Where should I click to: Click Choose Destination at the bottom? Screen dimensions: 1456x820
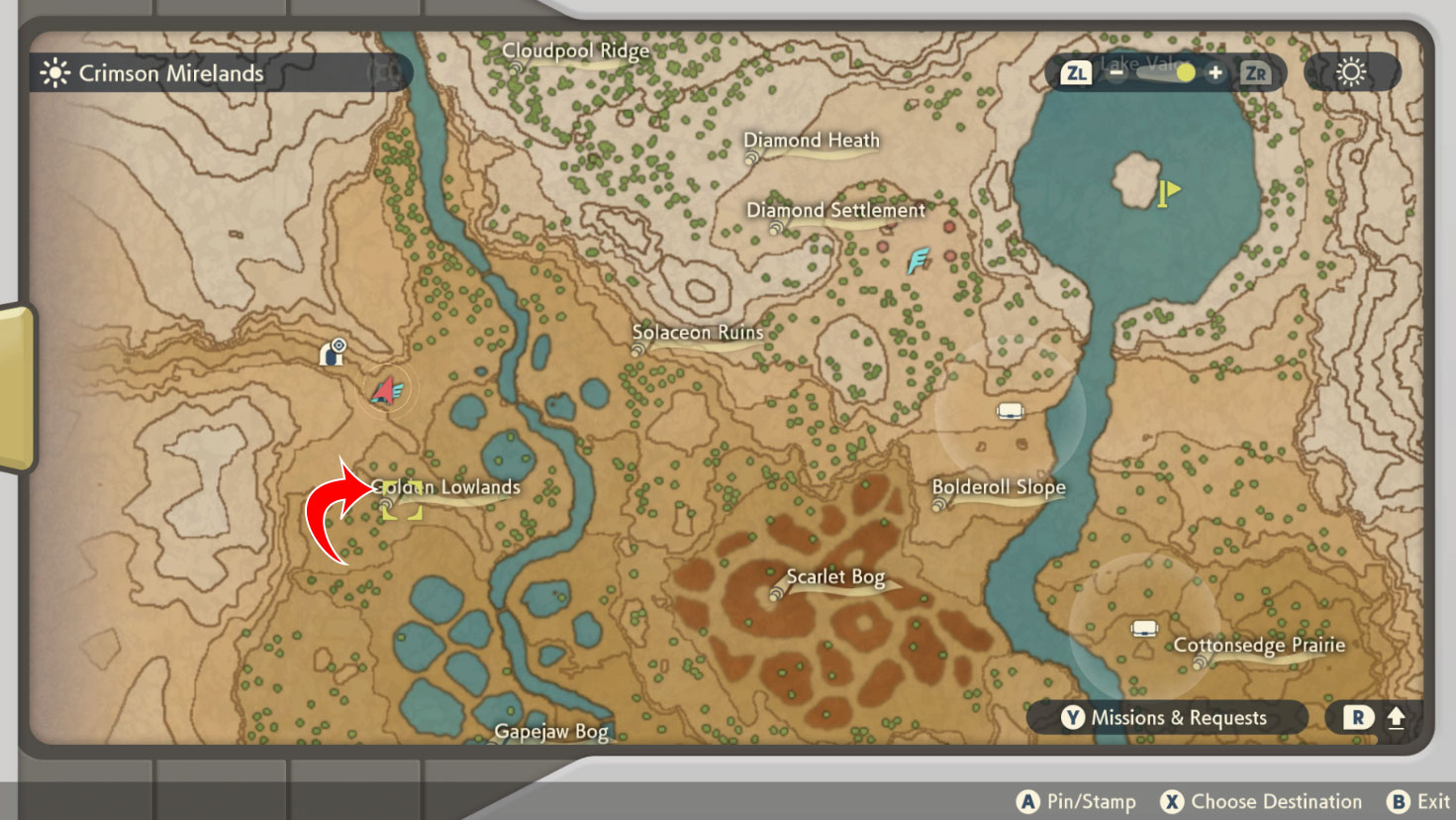[x=1262, y=801]
